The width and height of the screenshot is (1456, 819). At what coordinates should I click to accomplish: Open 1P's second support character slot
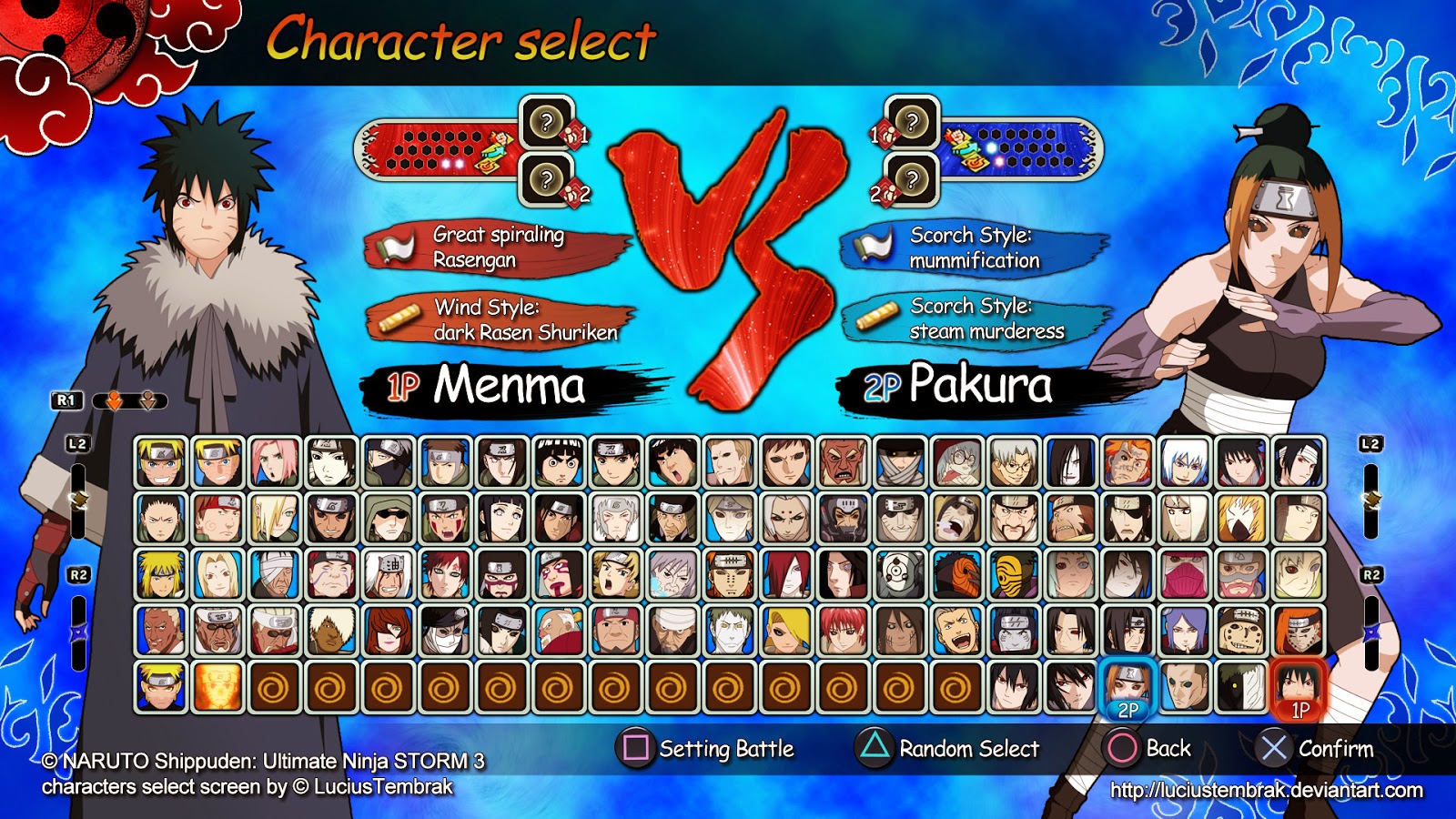coord(547,179)
